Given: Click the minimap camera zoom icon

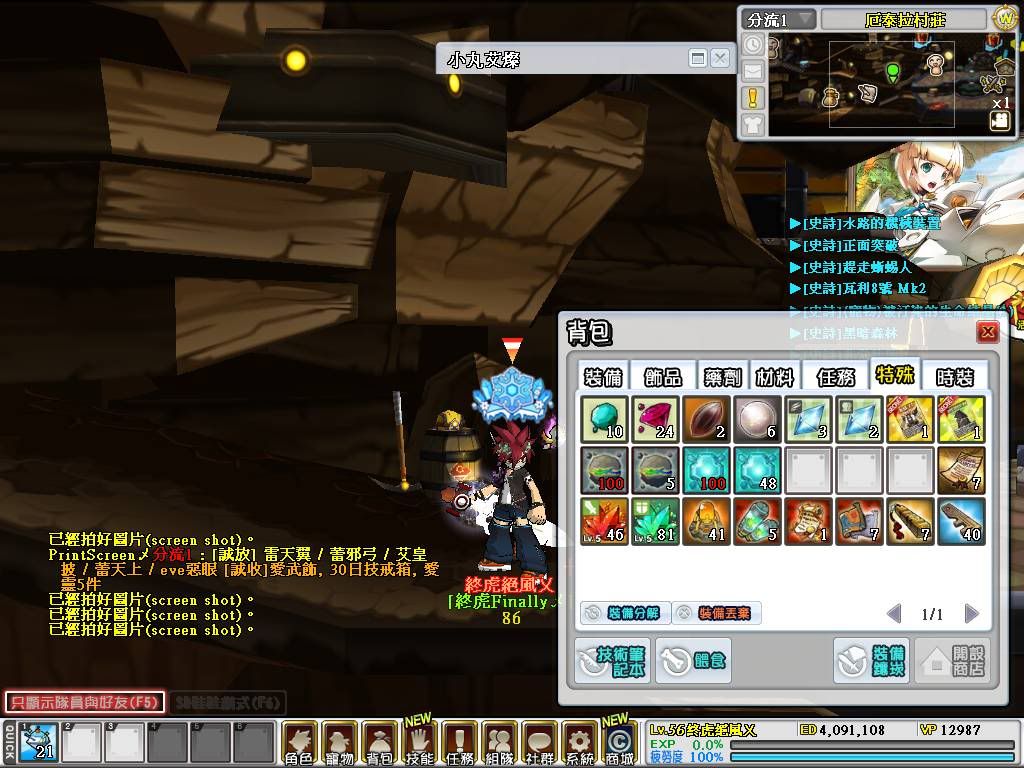Looking at the screenshot, I should (999, 121).
